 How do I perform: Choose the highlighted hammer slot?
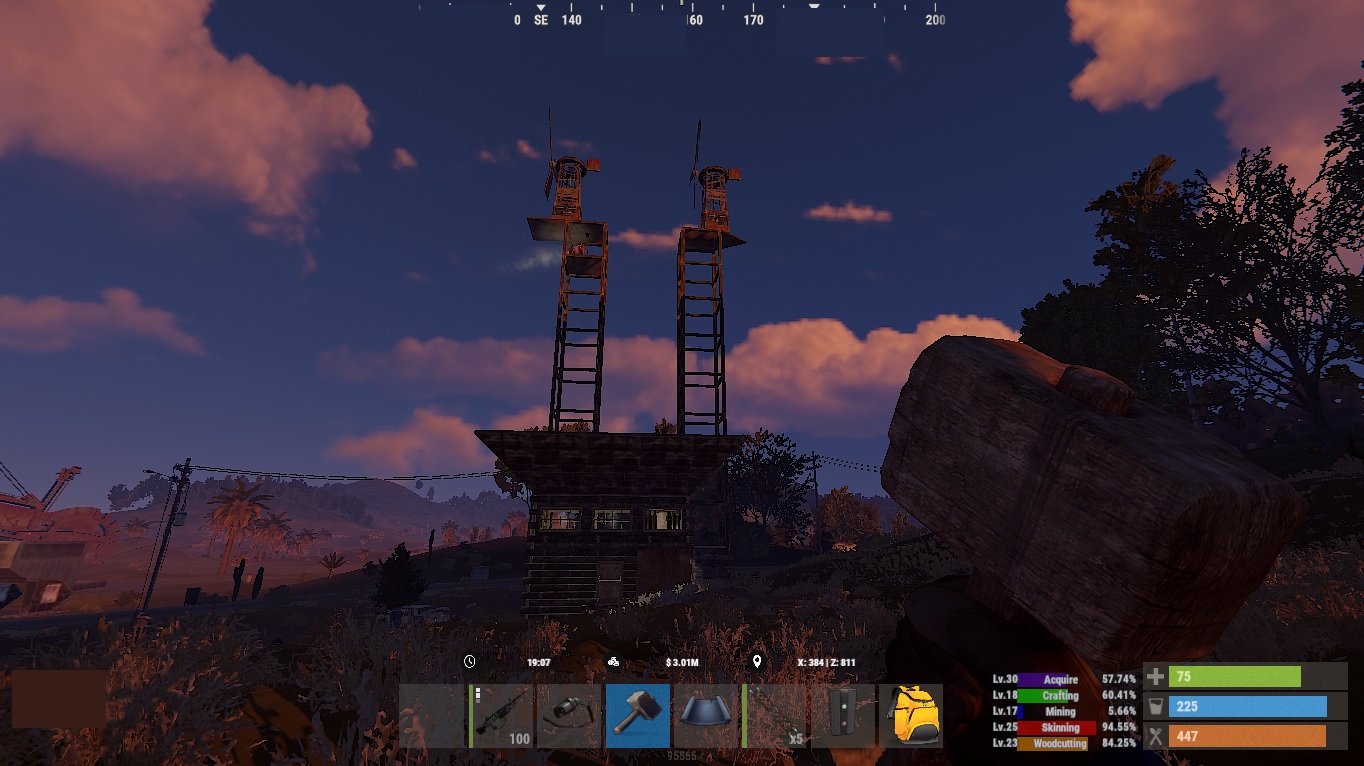click(638, 715)
